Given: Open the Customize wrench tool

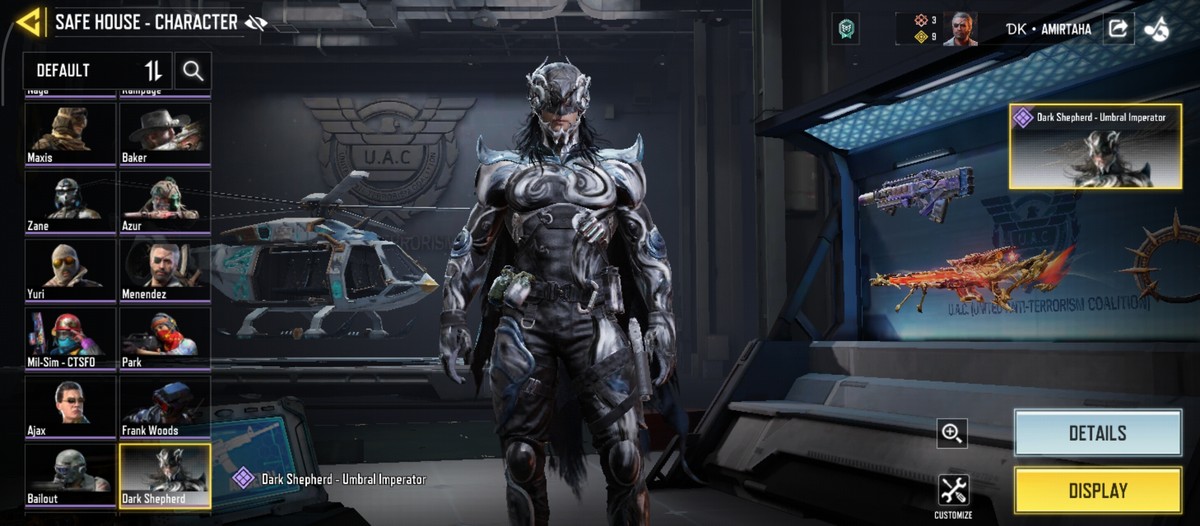Looking at the screenshot, I should [x=953, y=492].
